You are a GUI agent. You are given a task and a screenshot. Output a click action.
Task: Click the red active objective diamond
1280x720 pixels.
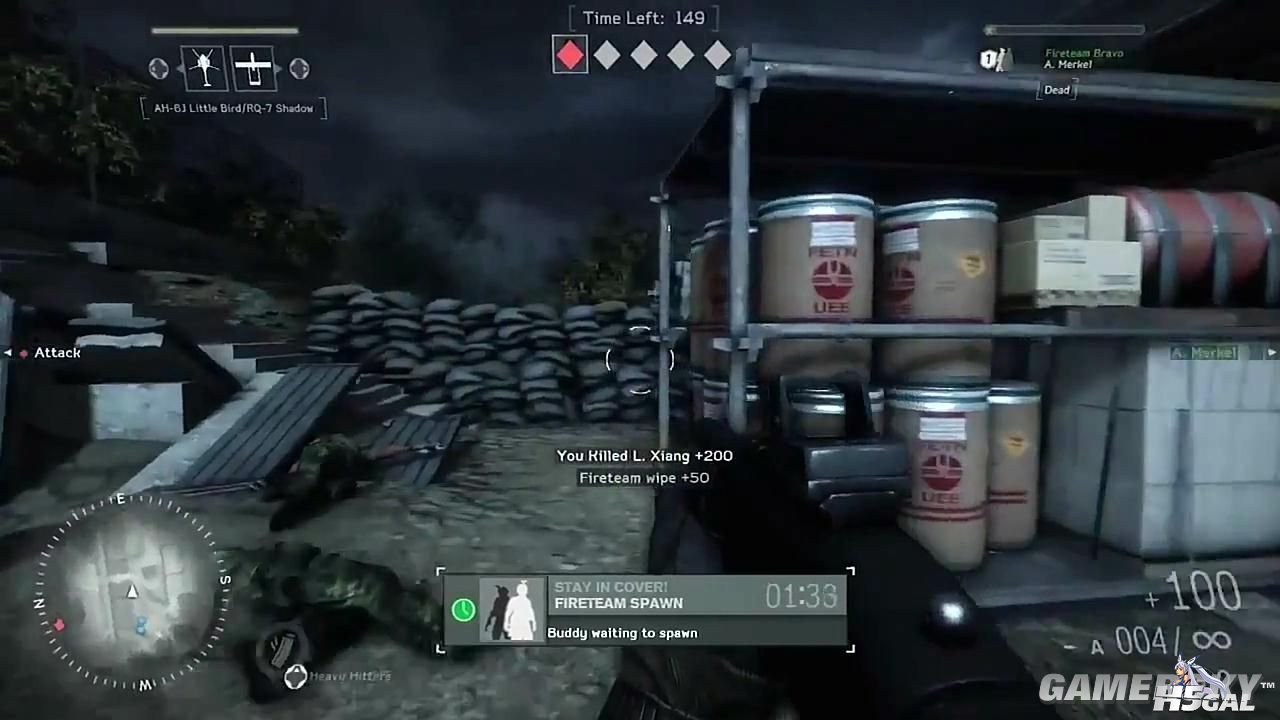[570, 54]
